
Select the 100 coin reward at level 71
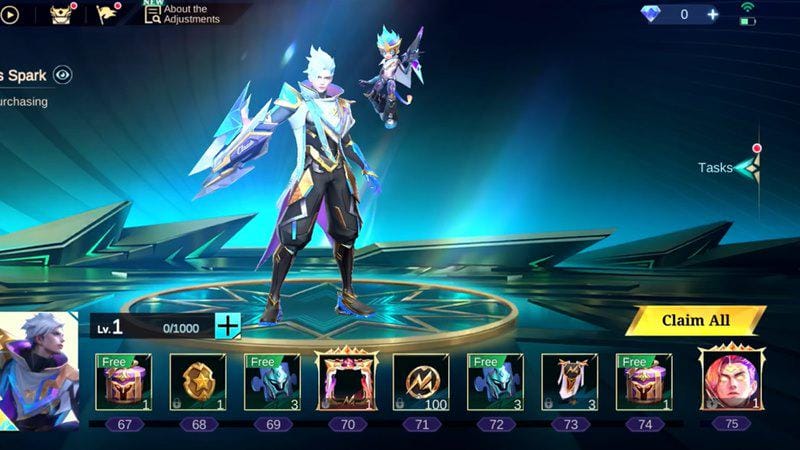pos(420,382)
